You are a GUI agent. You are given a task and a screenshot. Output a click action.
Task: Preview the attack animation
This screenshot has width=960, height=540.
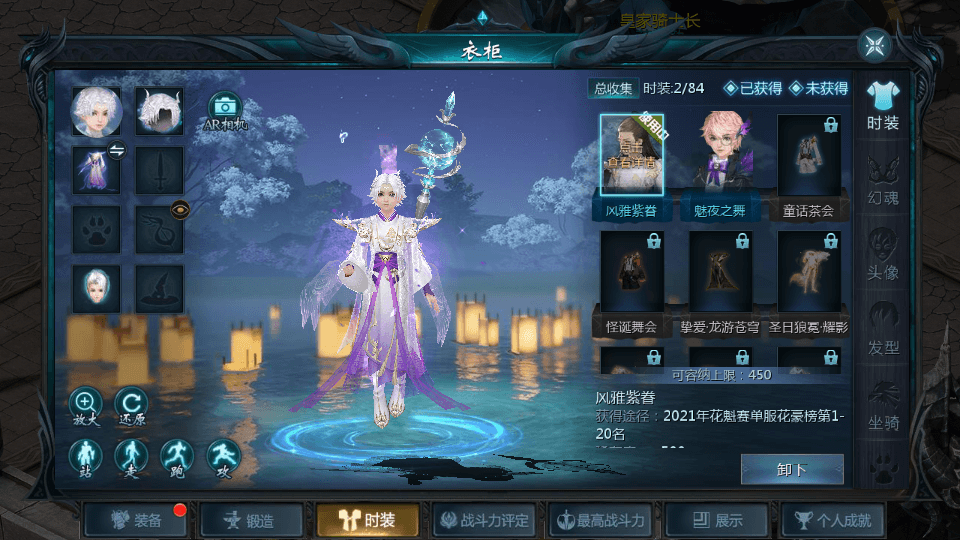pyautogui.click(x=223, y=456)
